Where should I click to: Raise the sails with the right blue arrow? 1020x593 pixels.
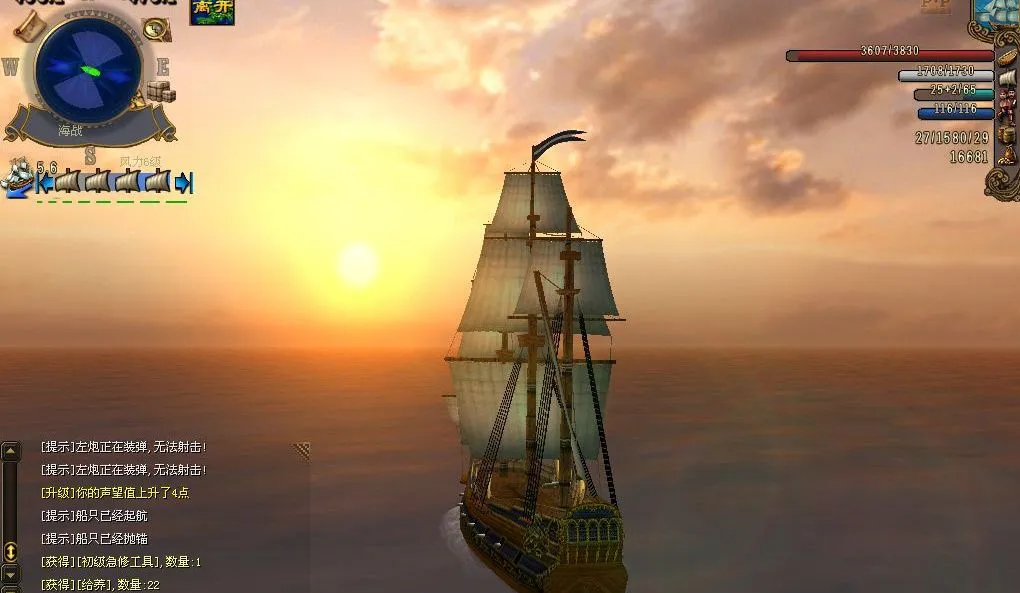pyautogui.click(x=183, y=183)
